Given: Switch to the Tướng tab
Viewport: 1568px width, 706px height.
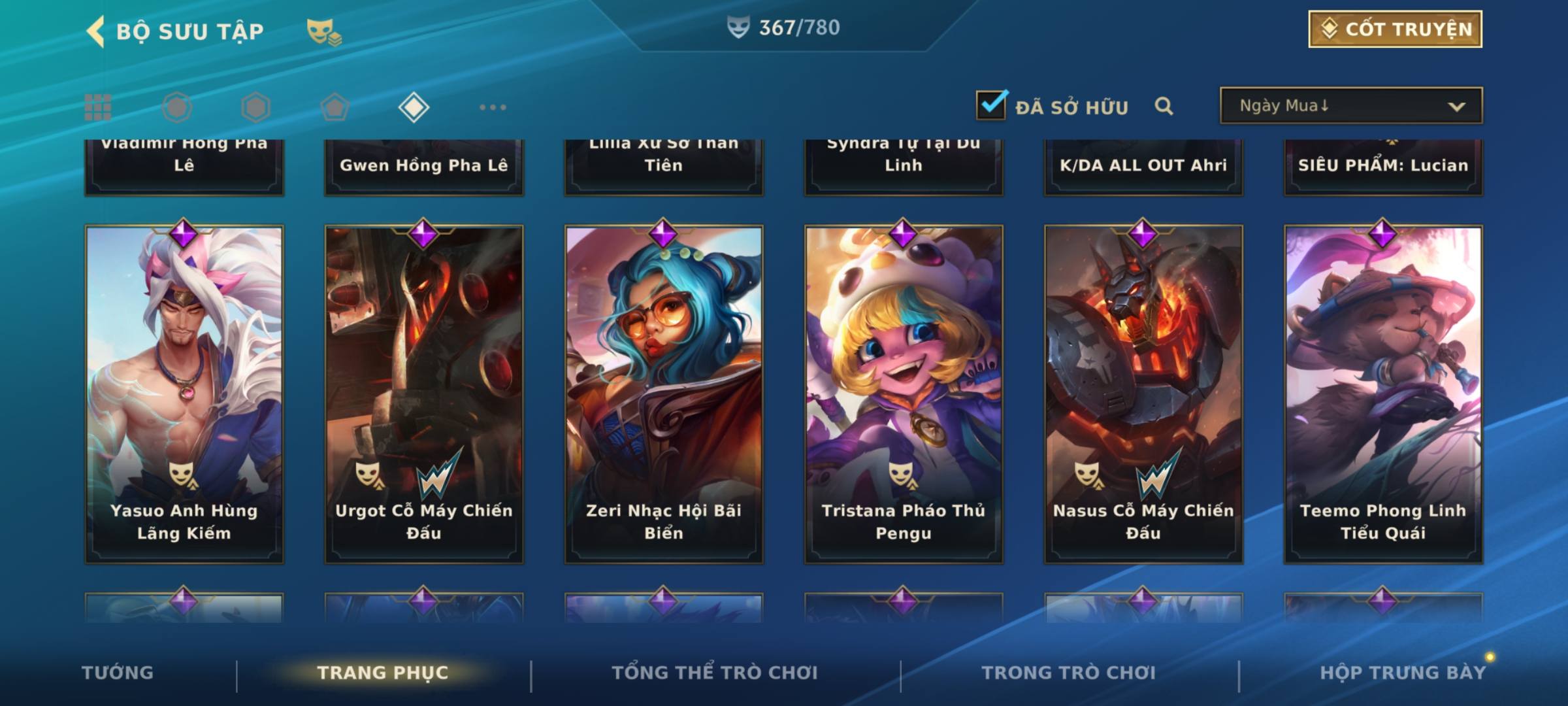Looking at the screenshot, I should (118, 673).
